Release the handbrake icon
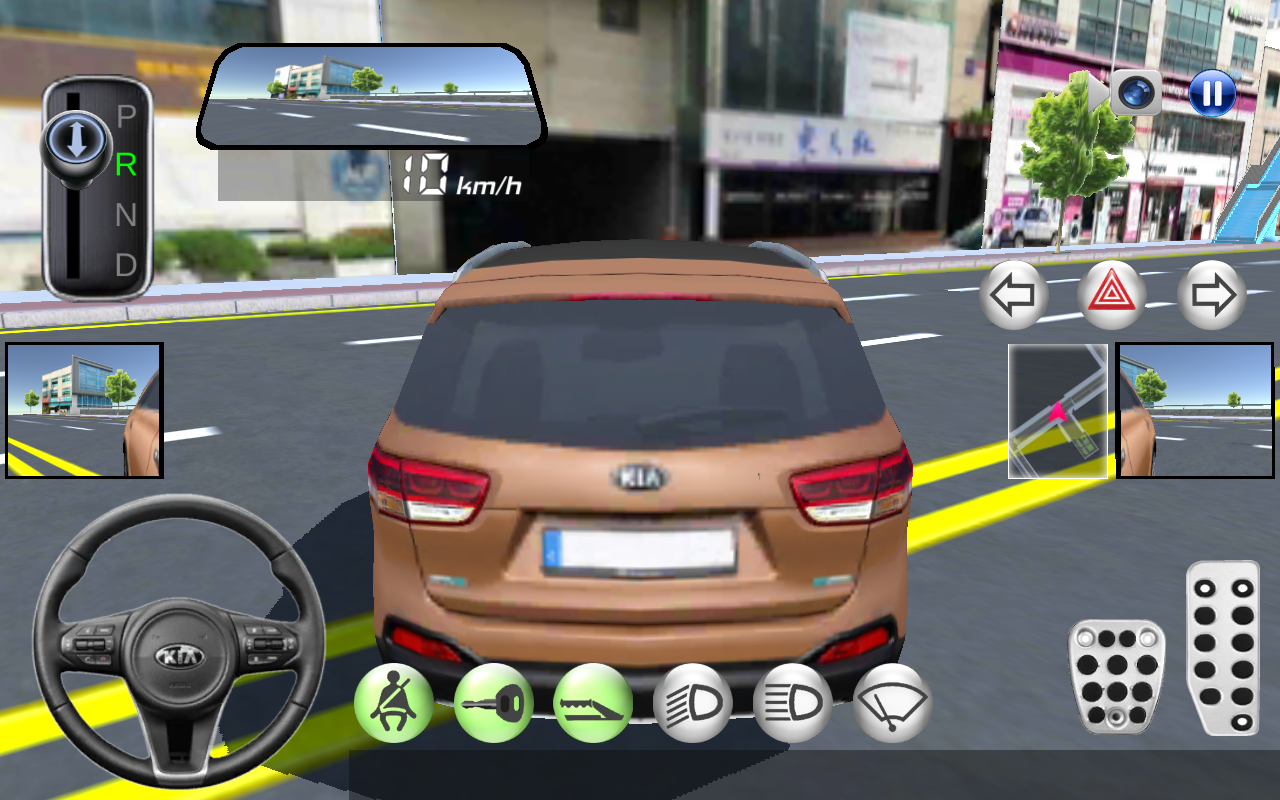 tap(593, 703)
